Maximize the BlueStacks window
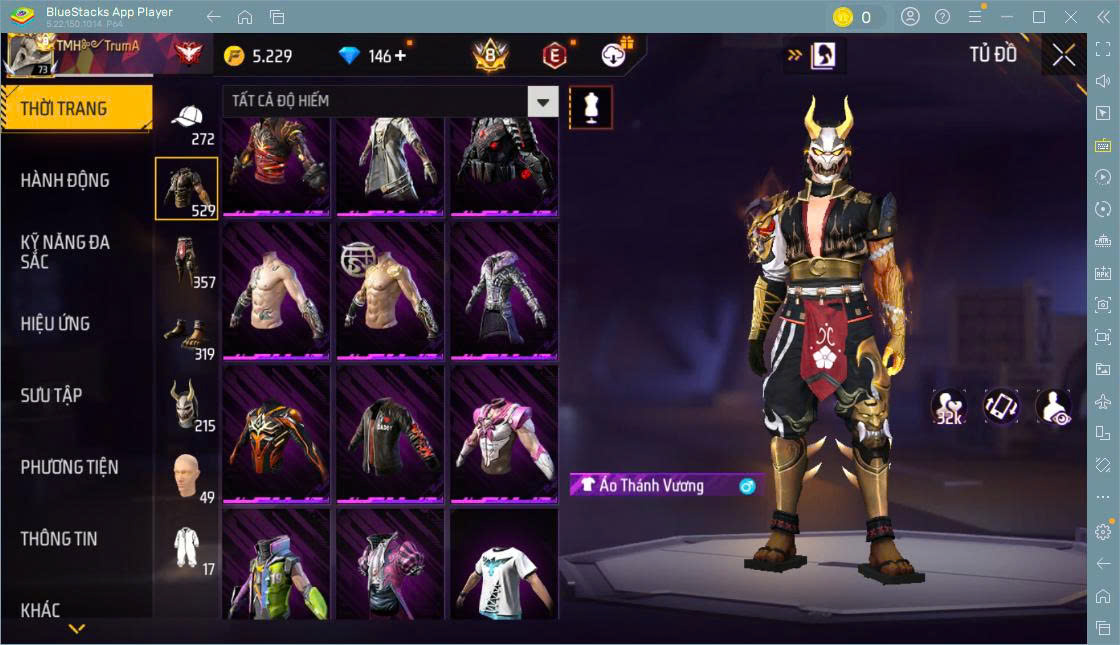 click(1039, 17)
